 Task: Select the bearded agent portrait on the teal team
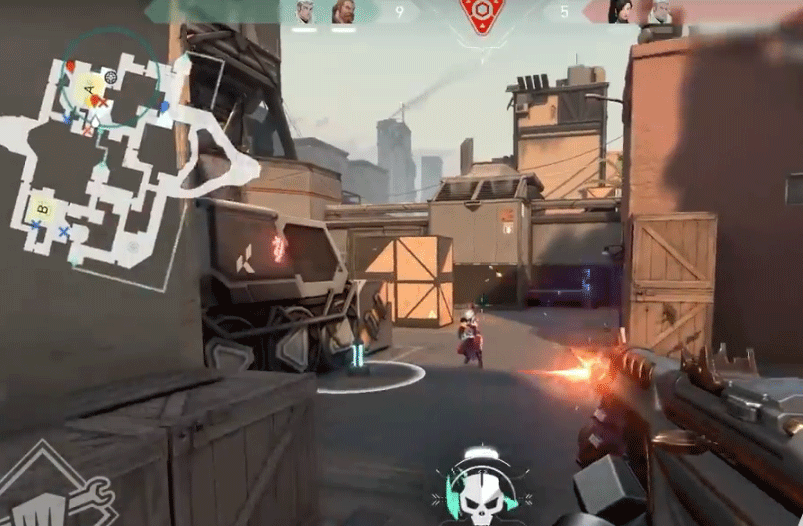click(x=343, y=12)
